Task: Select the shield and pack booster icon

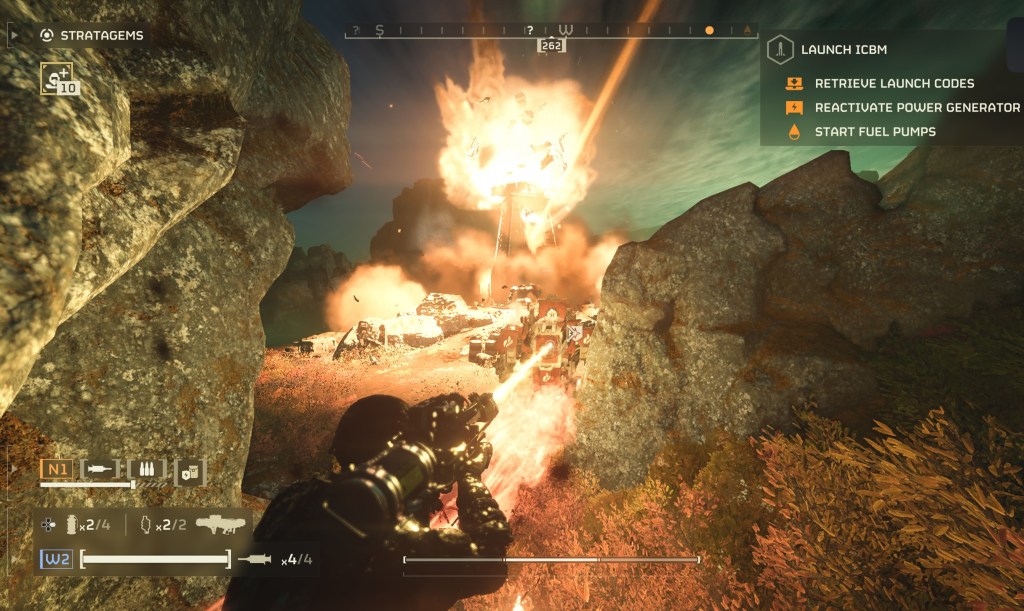Action: [x=190, y=469]
